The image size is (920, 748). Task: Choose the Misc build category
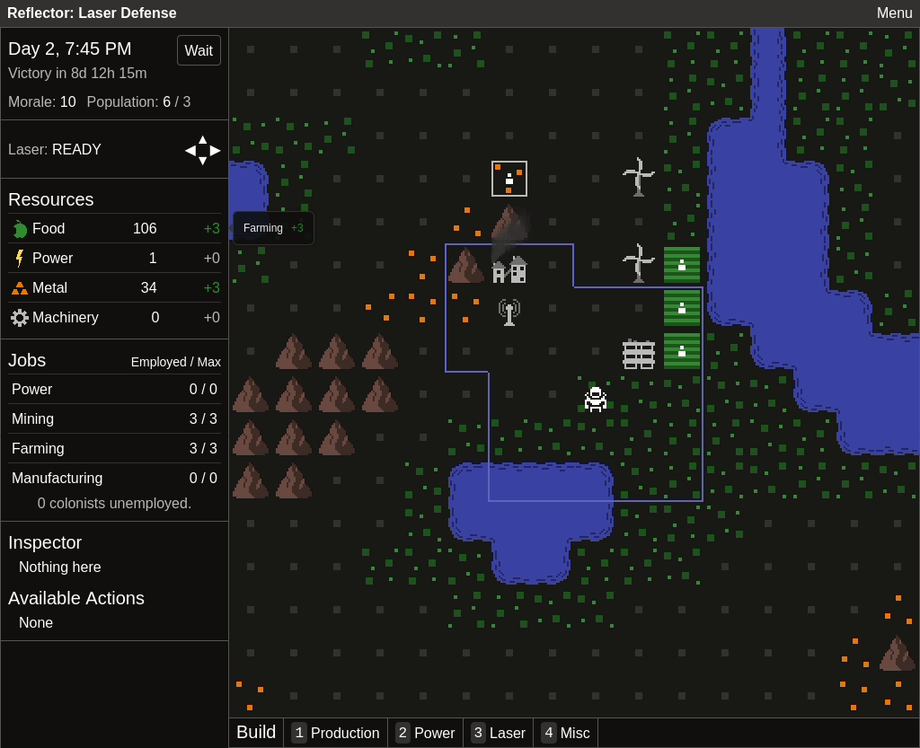click(565, 733)
